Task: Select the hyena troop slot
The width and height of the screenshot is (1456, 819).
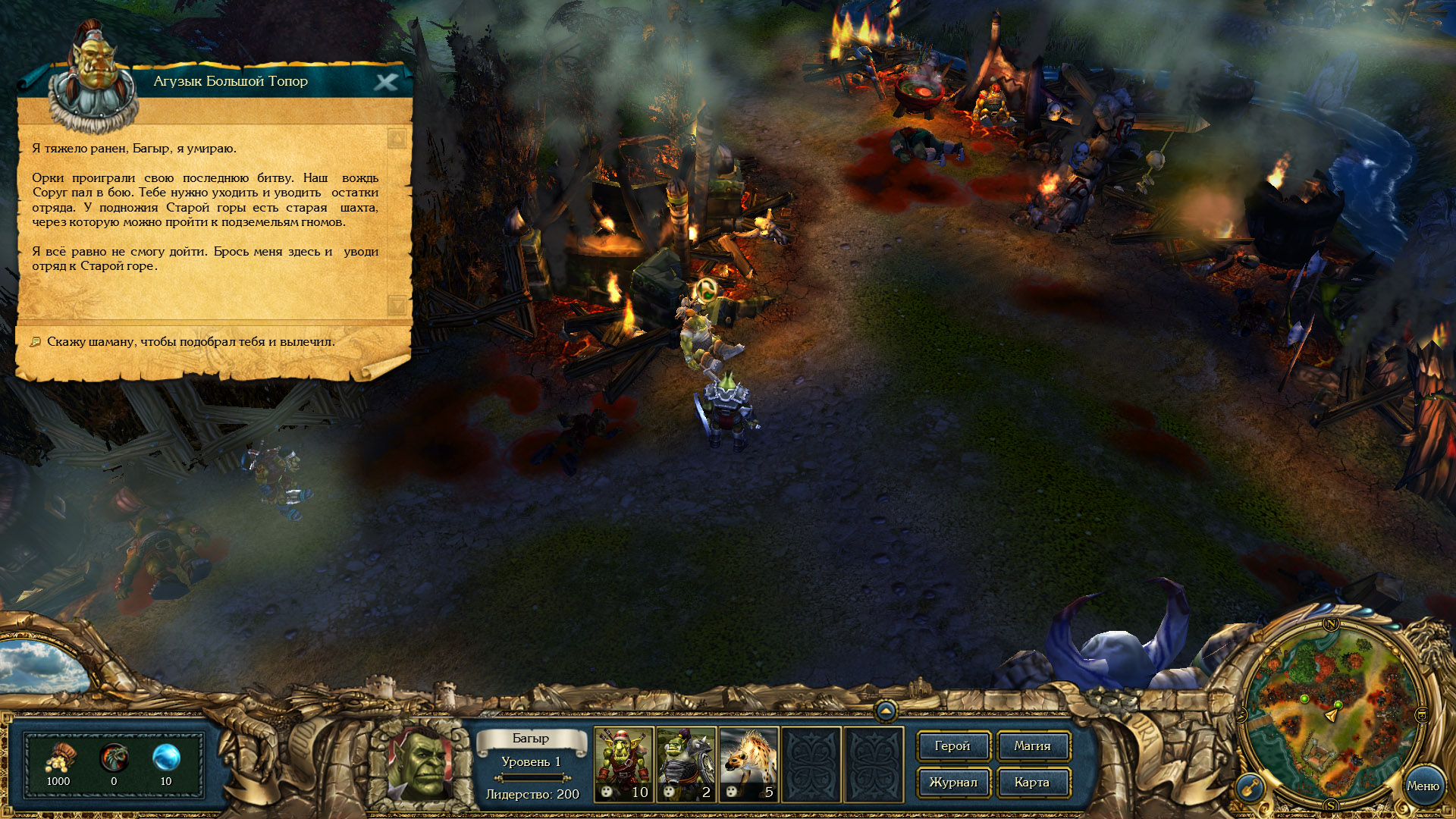Action: [x=748, y=764]
